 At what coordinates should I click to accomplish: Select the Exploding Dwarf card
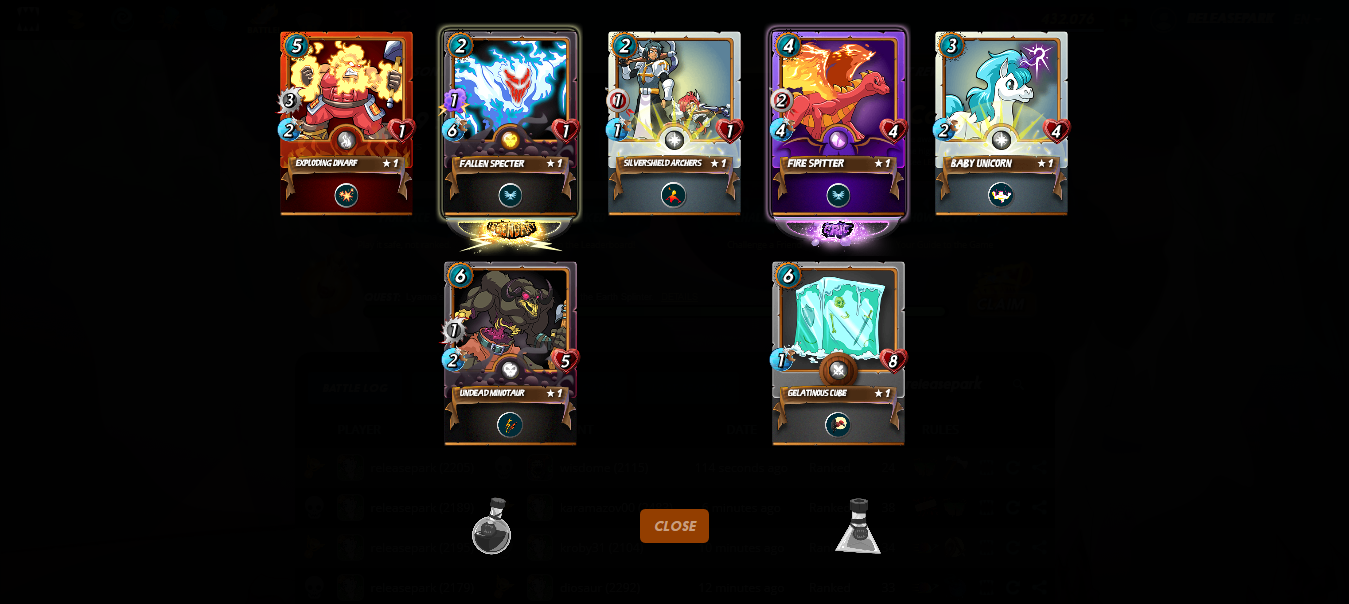point(346,123)
